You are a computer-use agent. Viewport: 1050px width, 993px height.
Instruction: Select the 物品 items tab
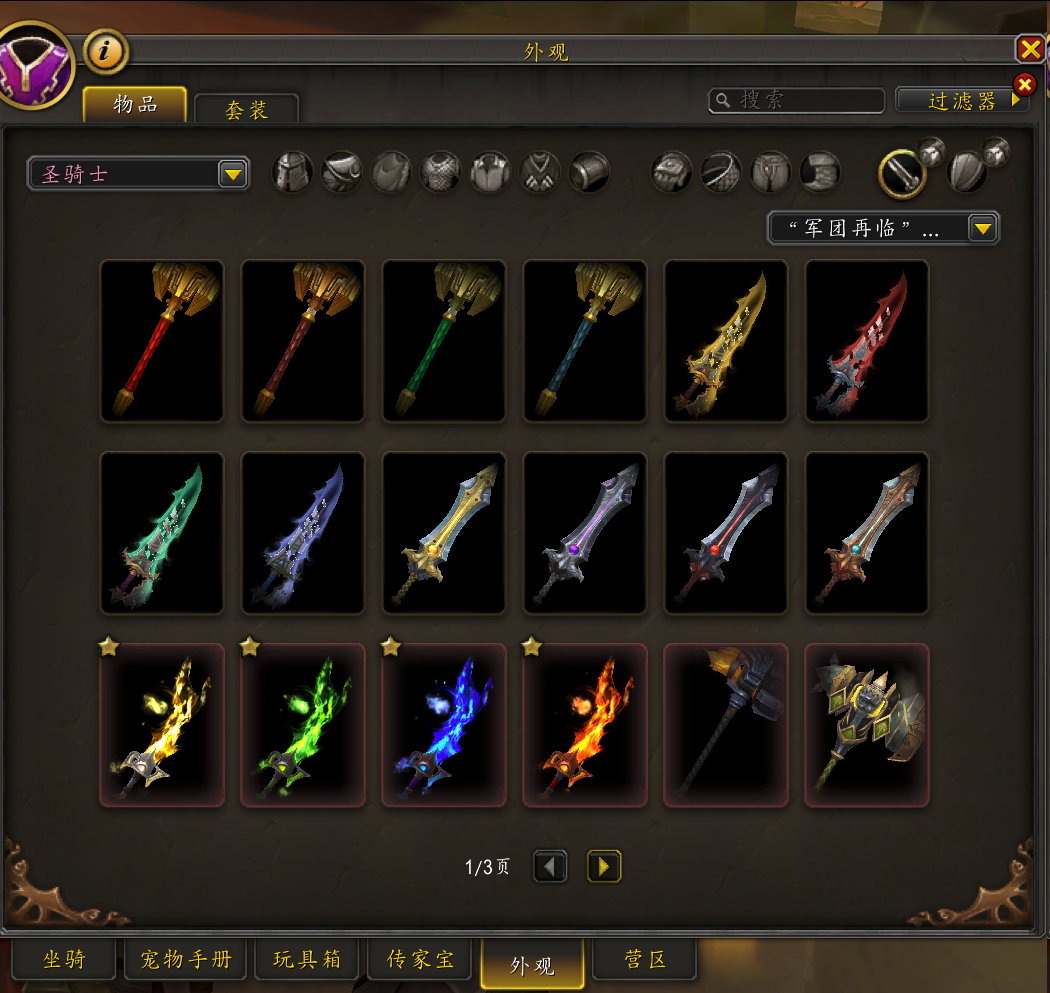pos(135,105)
